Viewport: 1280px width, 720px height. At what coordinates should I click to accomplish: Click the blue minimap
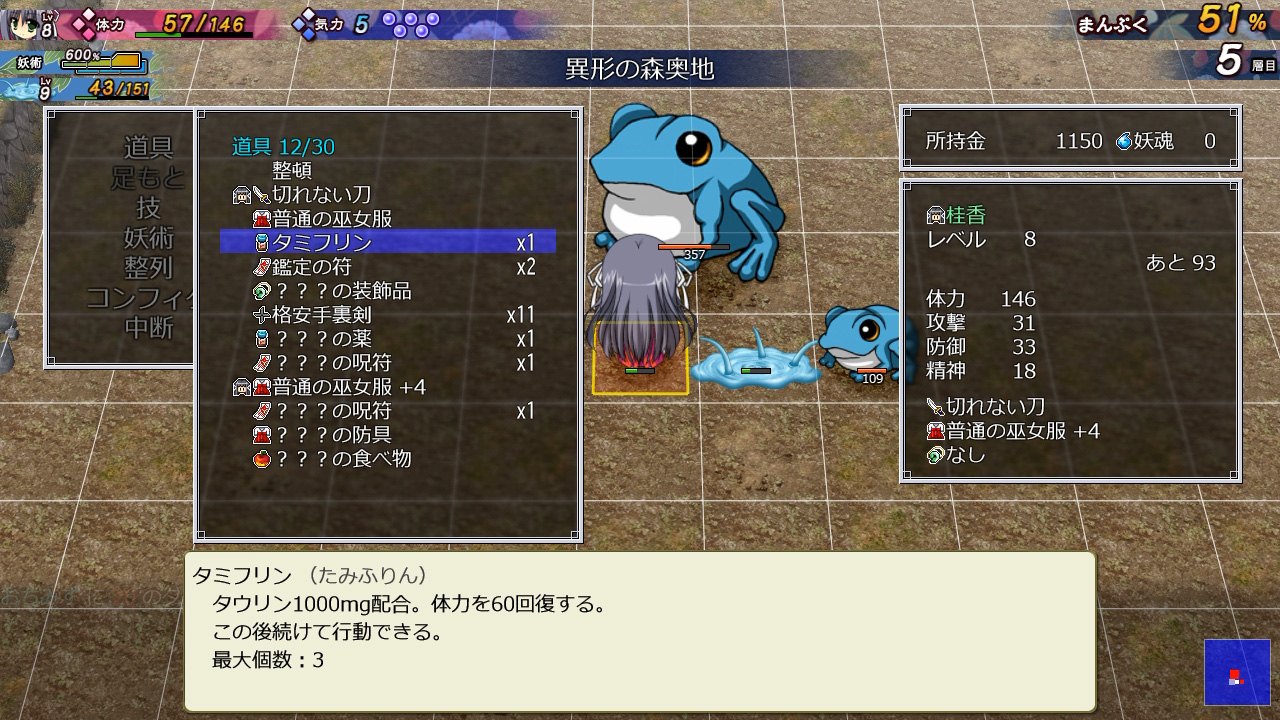pyautogui.click(x=1237, y=673)
